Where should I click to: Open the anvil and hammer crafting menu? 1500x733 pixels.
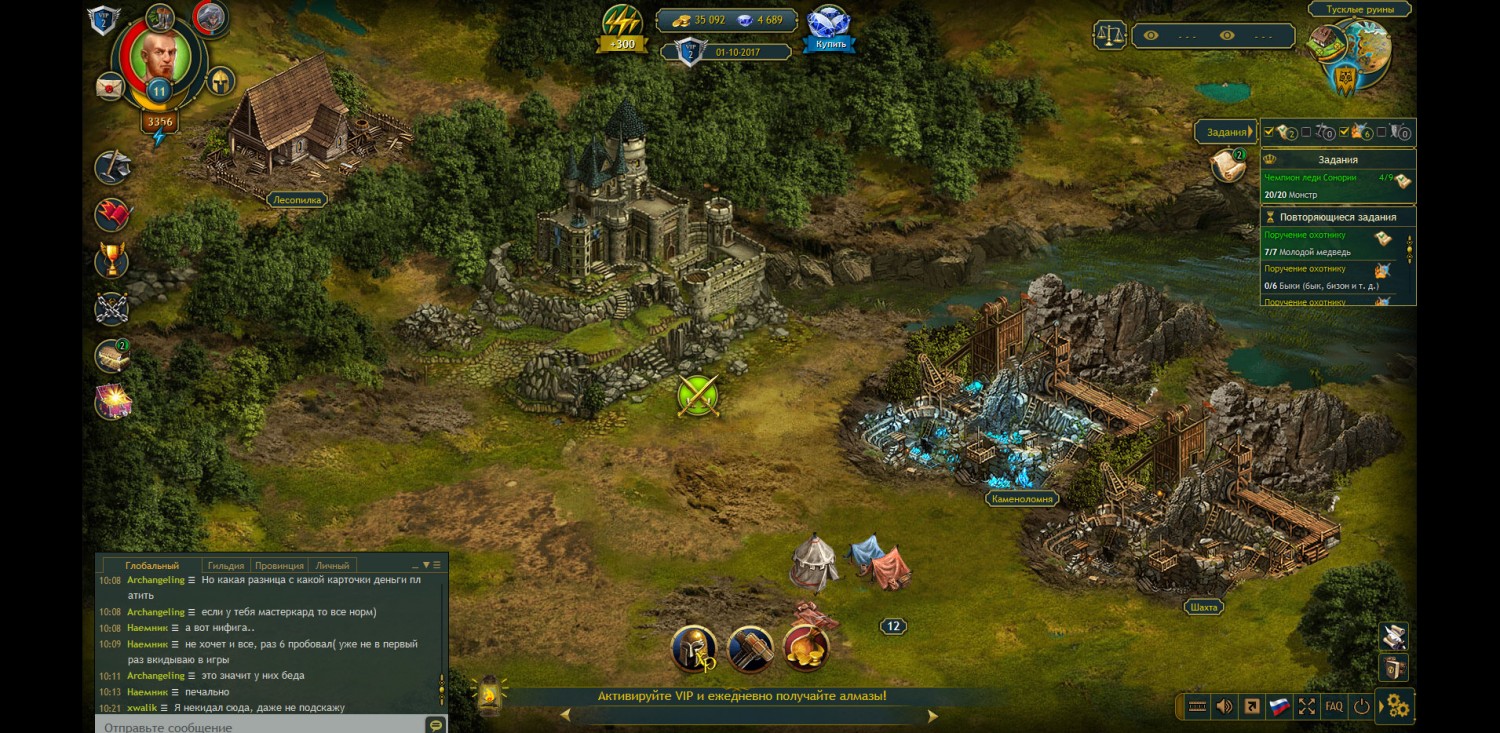pos(112,167)
